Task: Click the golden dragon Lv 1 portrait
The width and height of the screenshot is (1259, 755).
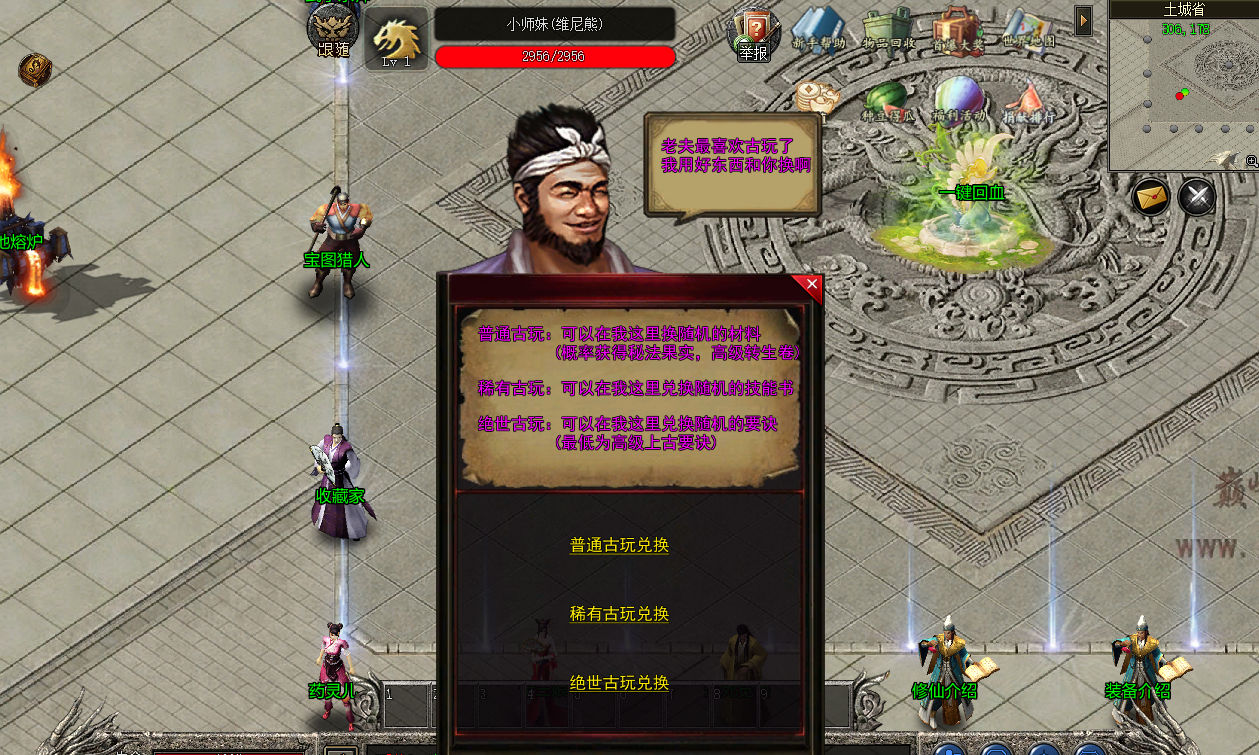Action: (x=396, y=40)
